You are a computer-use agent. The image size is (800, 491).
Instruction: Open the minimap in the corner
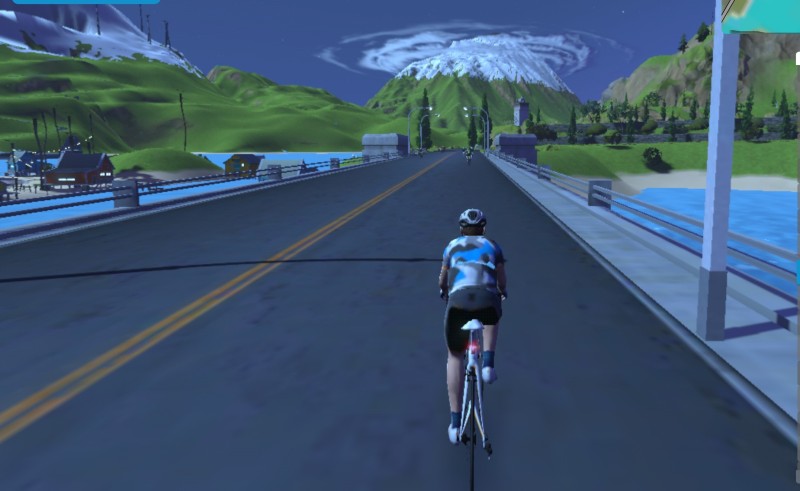pyautogui.click(x=762, y=15)
